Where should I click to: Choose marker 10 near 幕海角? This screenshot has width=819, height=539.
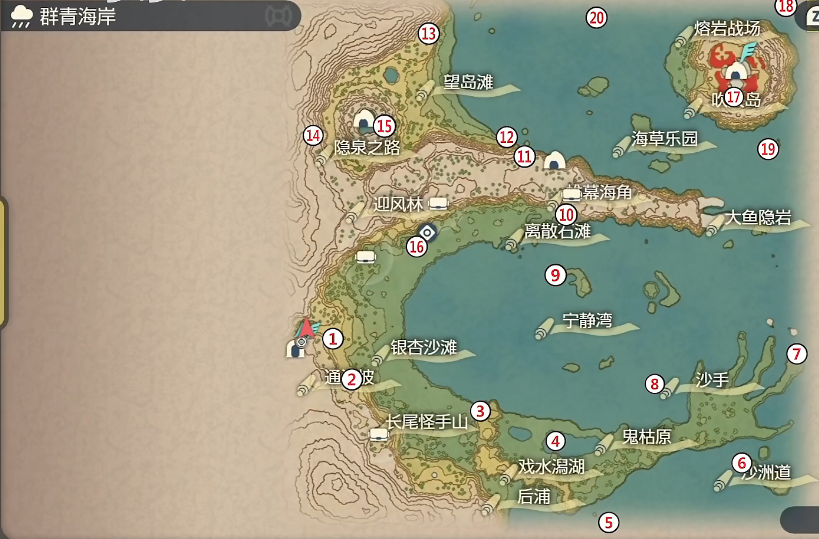pos(566,213)
